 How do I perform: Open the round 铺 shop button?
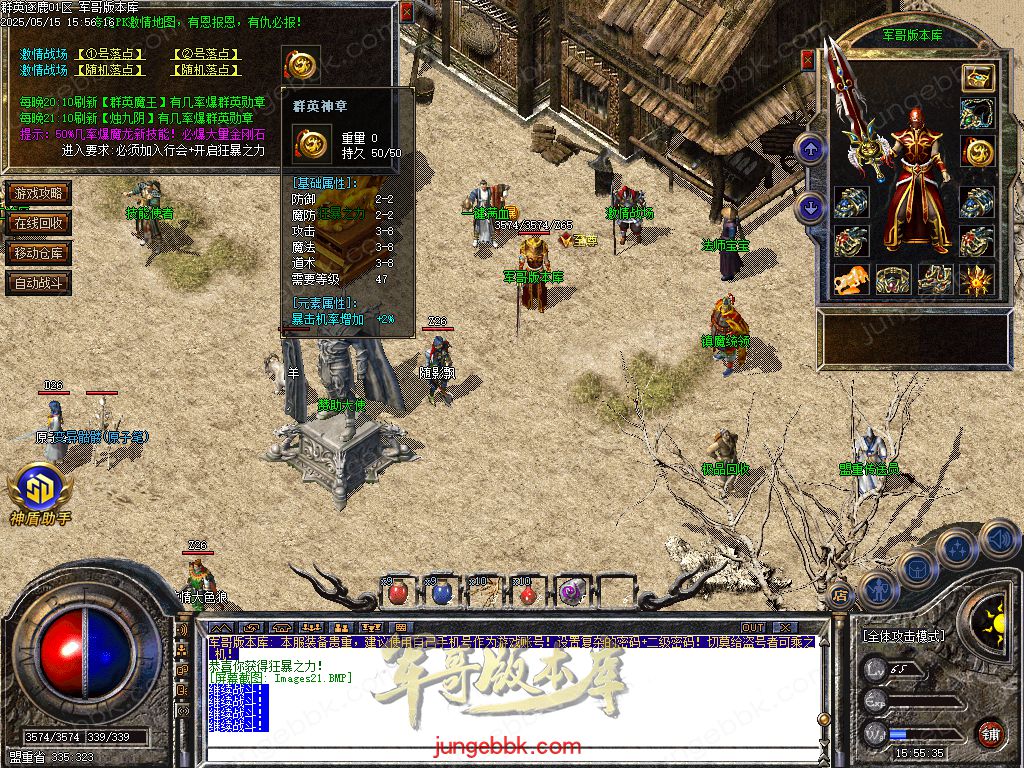990,733
